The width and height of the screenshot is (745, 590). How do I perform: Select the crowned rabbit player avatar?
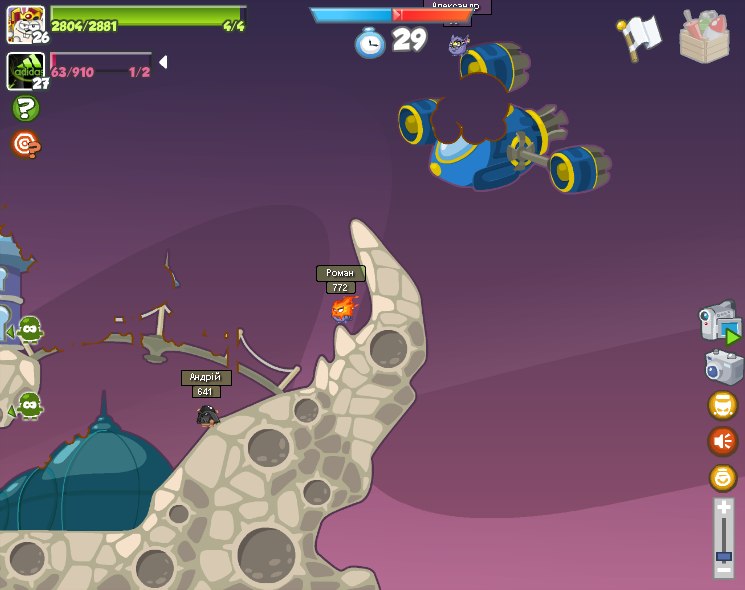pos(25,24)
